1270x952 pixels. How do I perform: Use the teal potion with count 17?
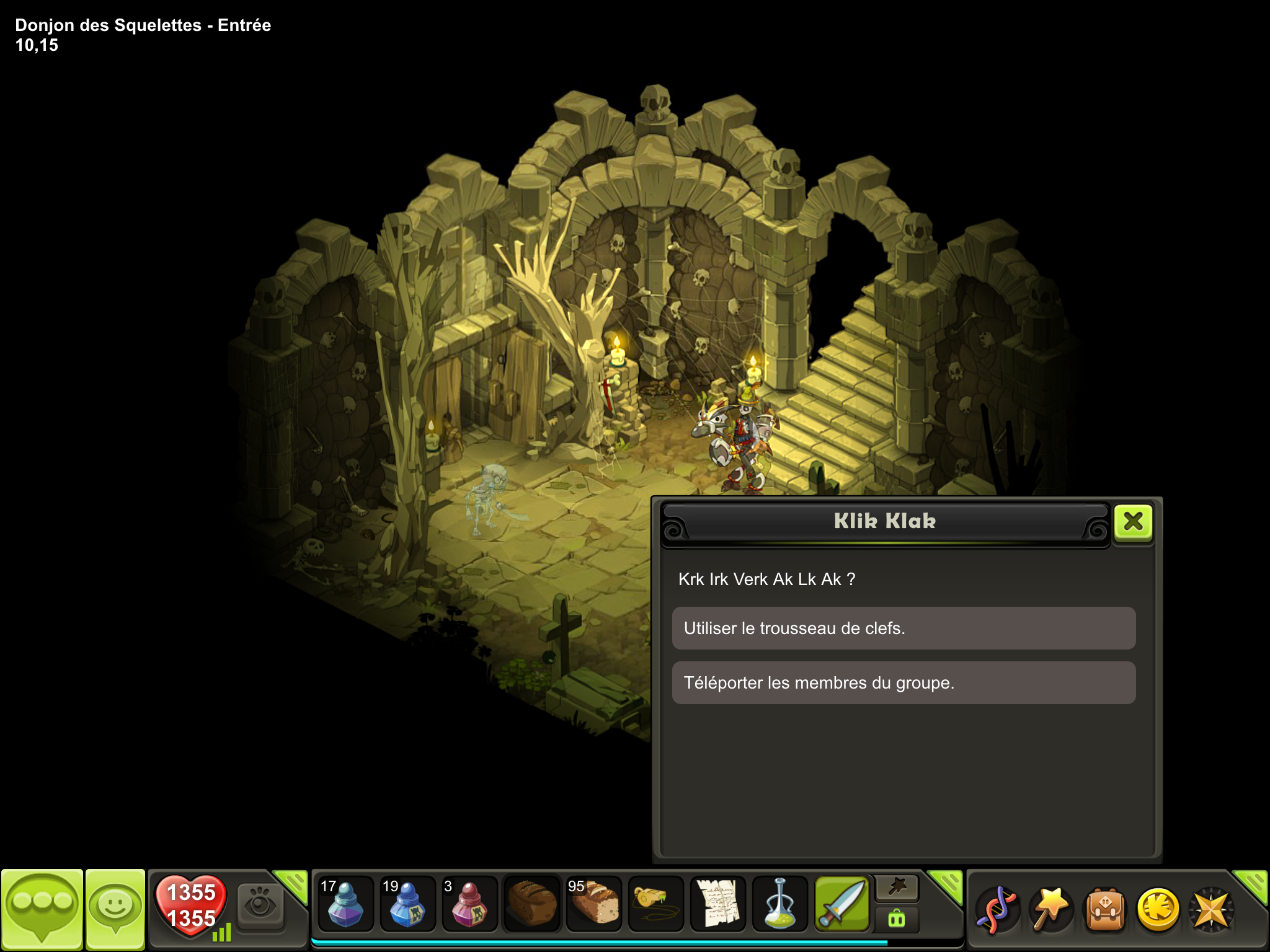point(345,905)
